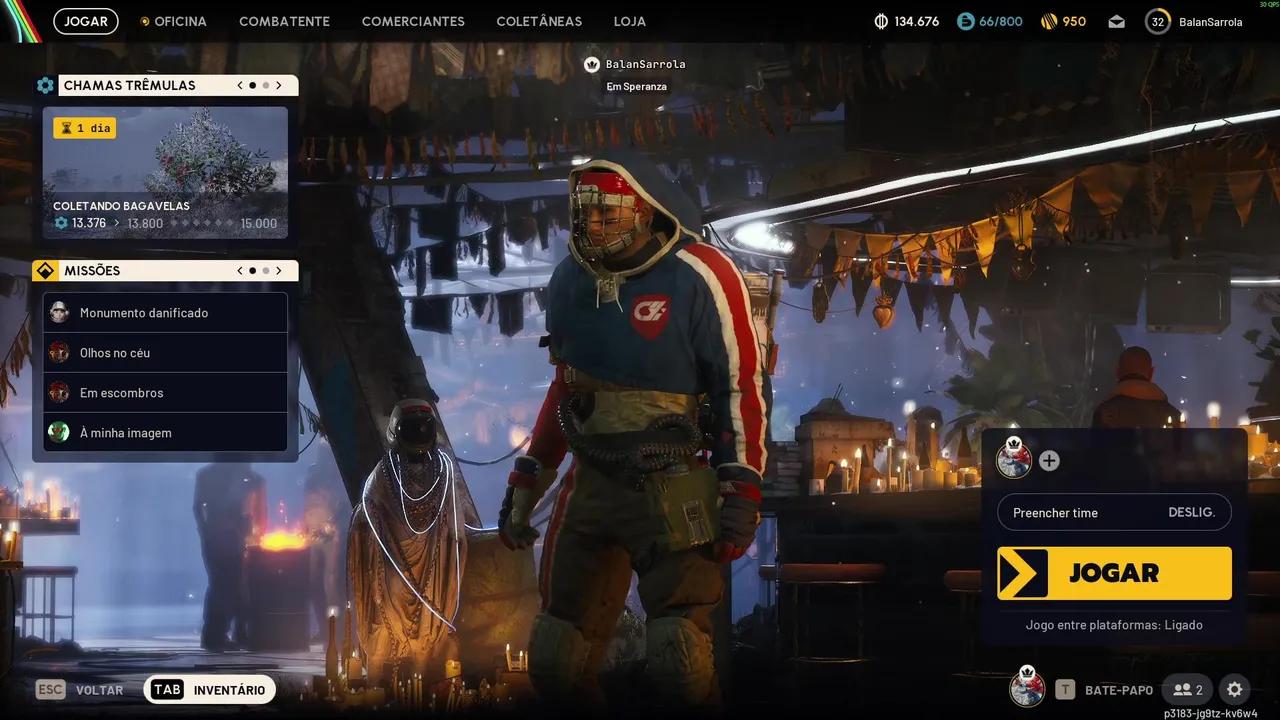The height and width of the screenshot is (720, 1280).
Task: Click the 950 premium currency icon
Action: [x=1048, y=21]
